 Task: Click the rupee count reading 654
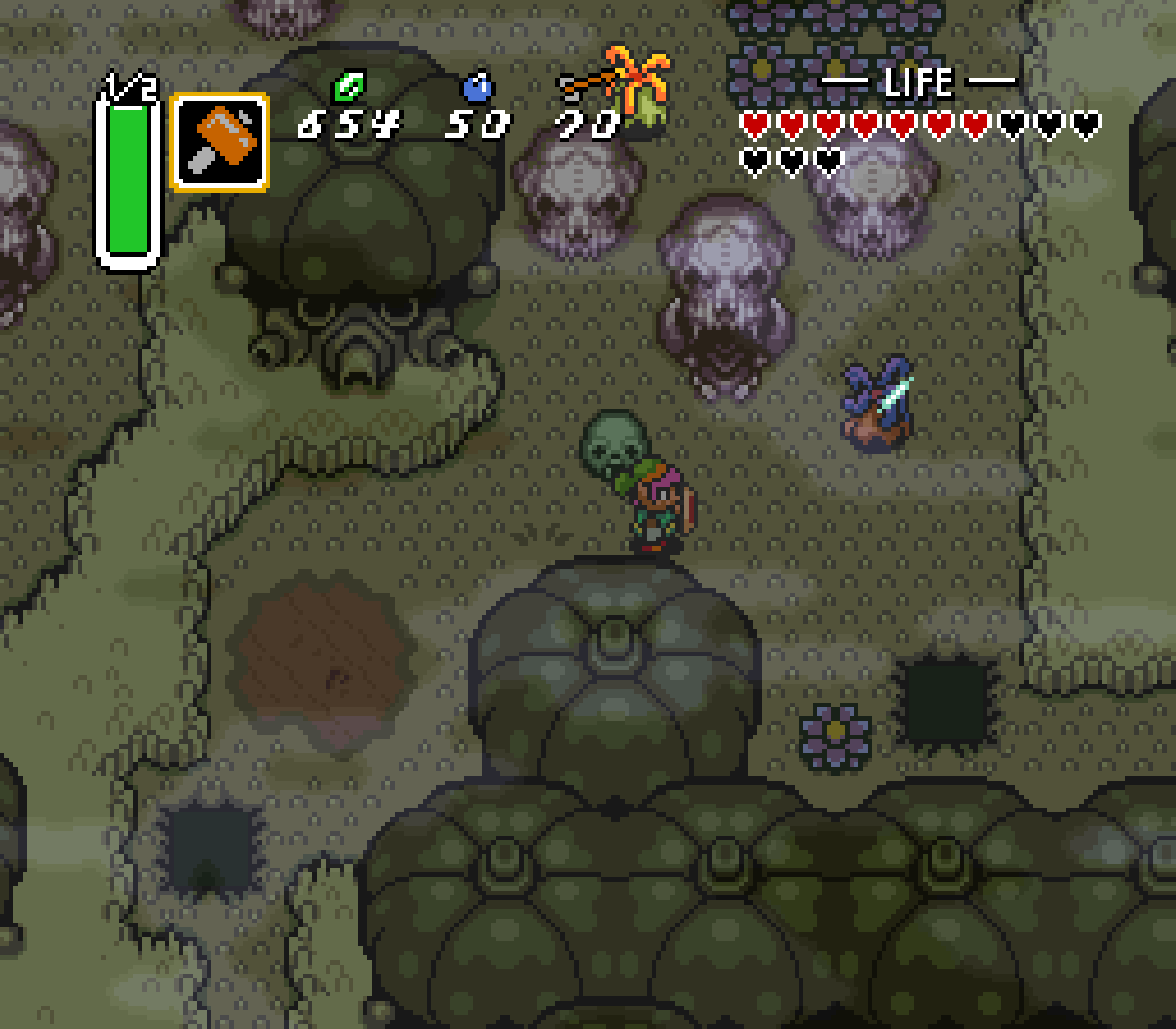(349, 125)
